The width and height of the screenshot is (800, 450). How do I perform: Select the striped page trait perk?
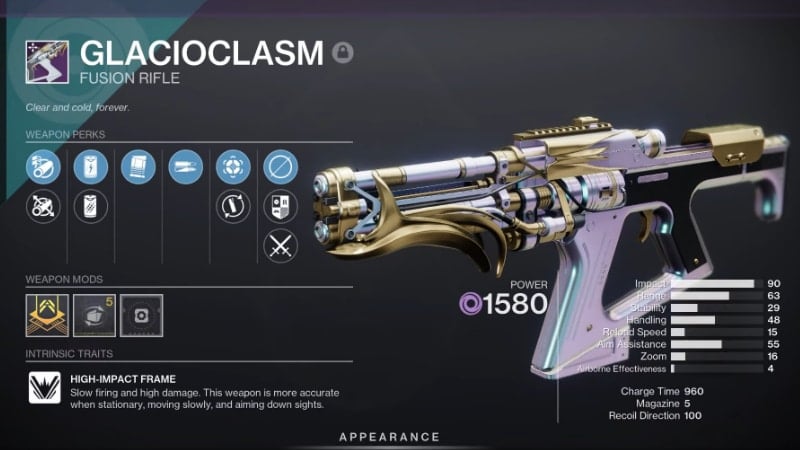pyautogui.click(x=138, y=166)
